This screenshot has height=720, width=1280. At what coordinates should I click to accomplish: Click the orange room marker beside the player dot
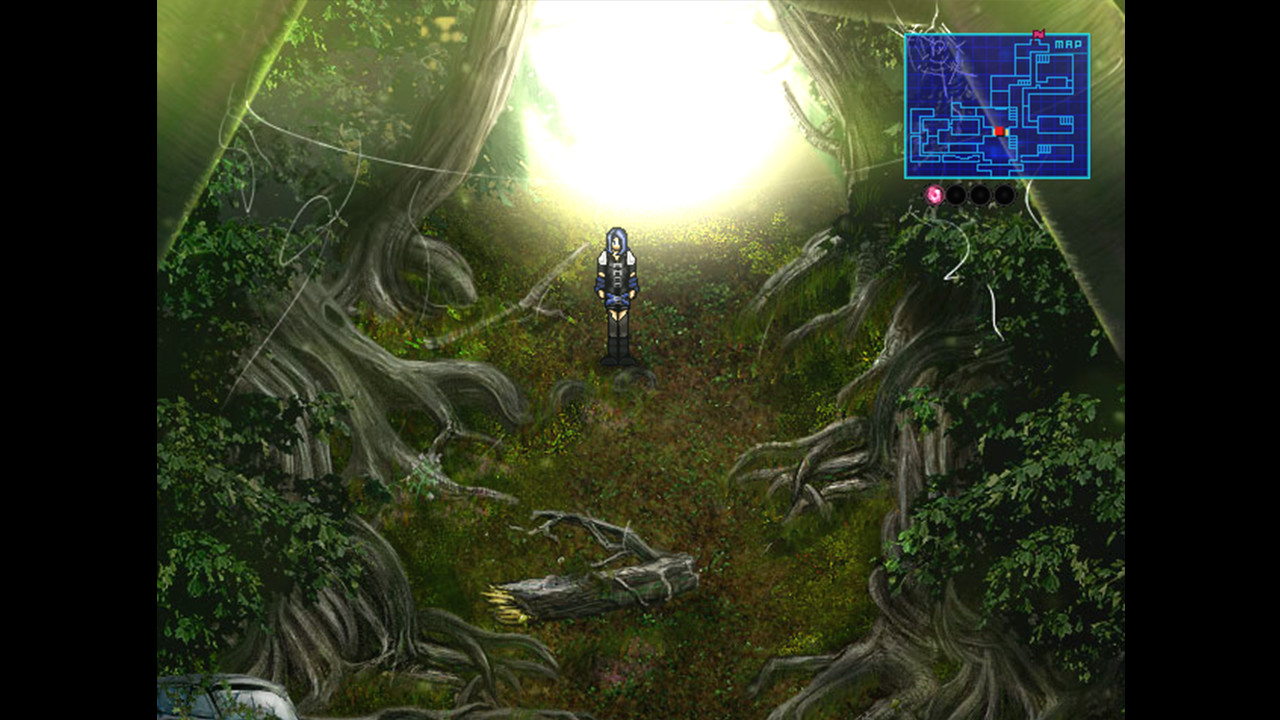[1006, 132]
